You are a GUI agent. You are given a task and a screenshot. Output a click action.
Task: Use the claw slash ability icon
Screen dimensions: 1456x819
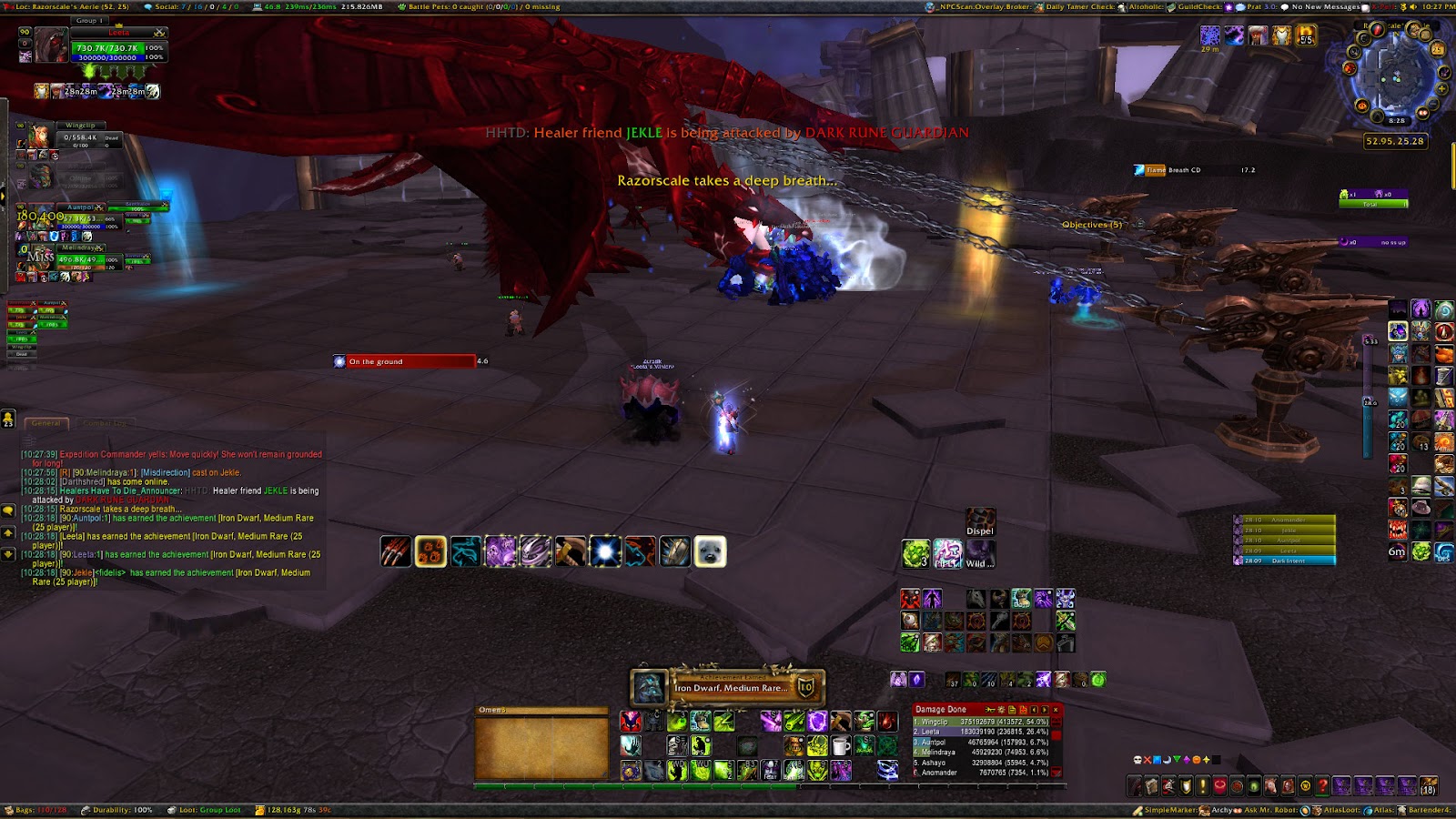click(396, 551)
